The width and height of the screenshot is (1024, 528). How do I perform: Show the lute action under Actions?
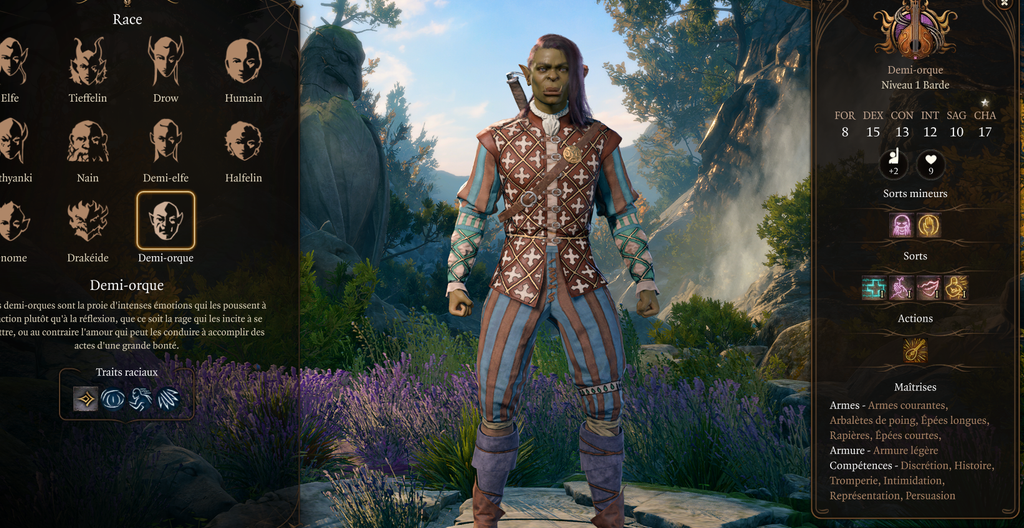pyautogui.click(x=915, y=350)
